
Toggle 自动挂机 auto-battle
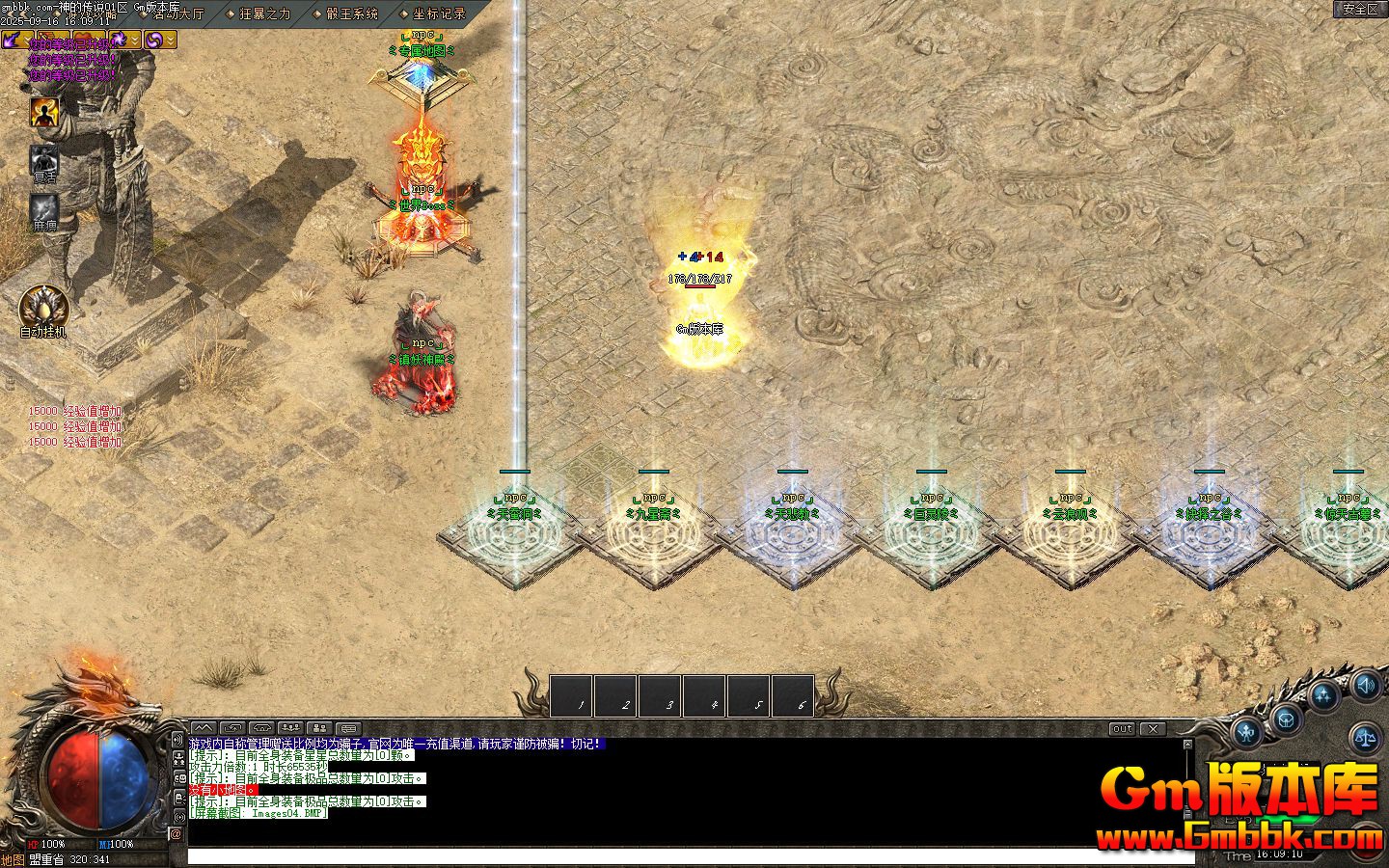[x=44, y=307]
